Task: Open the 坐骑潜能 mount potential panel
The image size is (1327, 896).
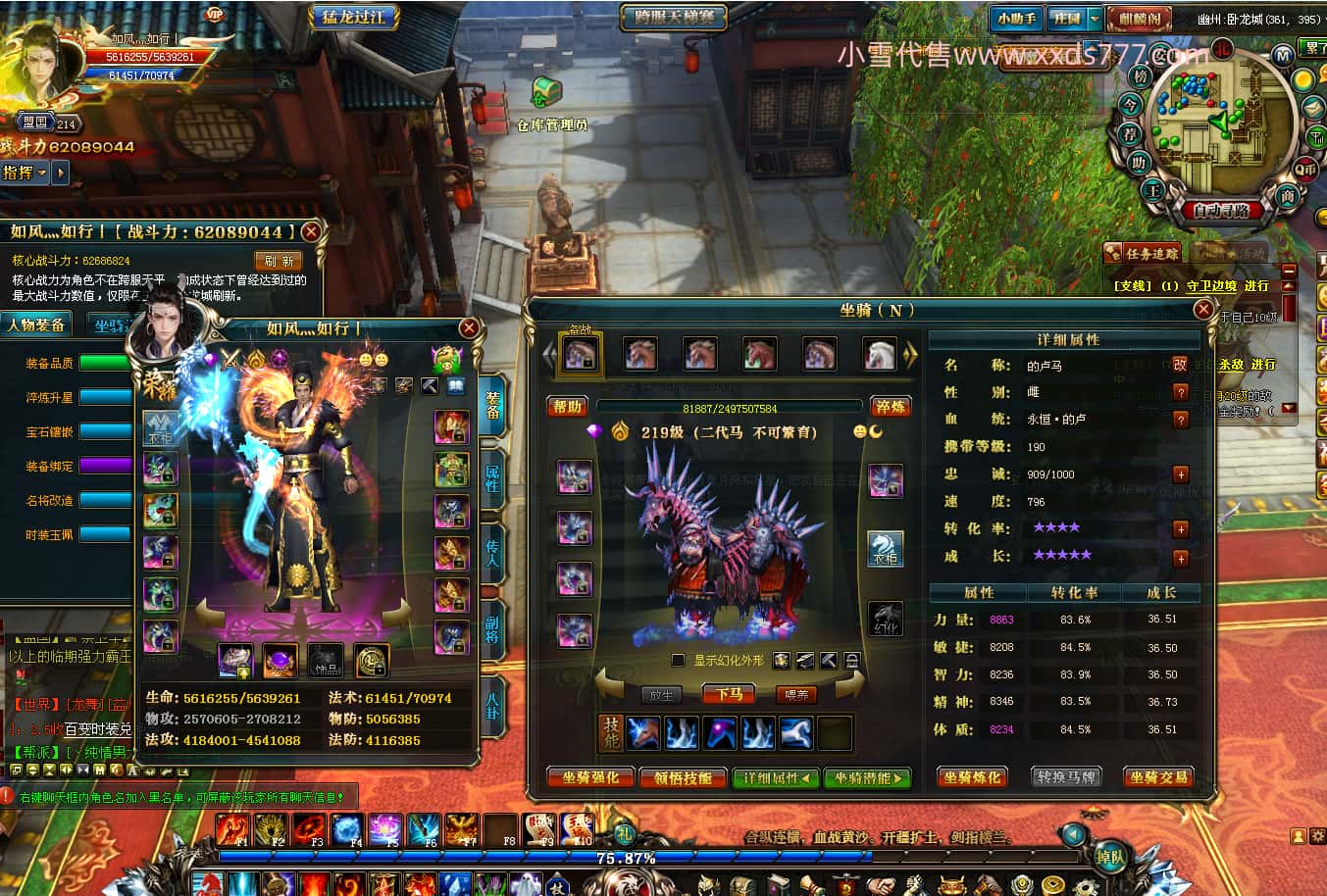Action: point(867,777)
